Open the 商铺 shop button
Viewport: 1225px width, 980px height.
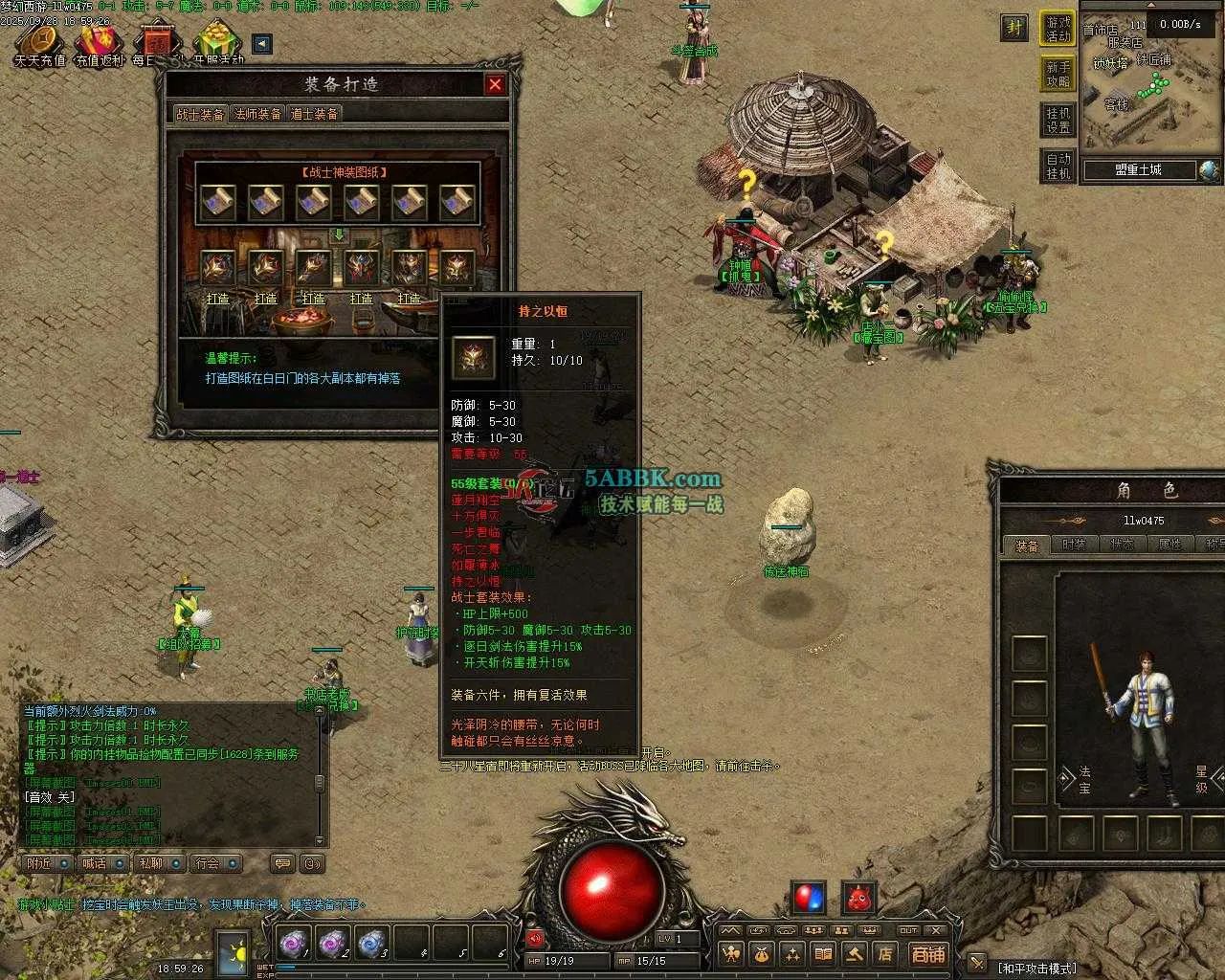[926, 953]
